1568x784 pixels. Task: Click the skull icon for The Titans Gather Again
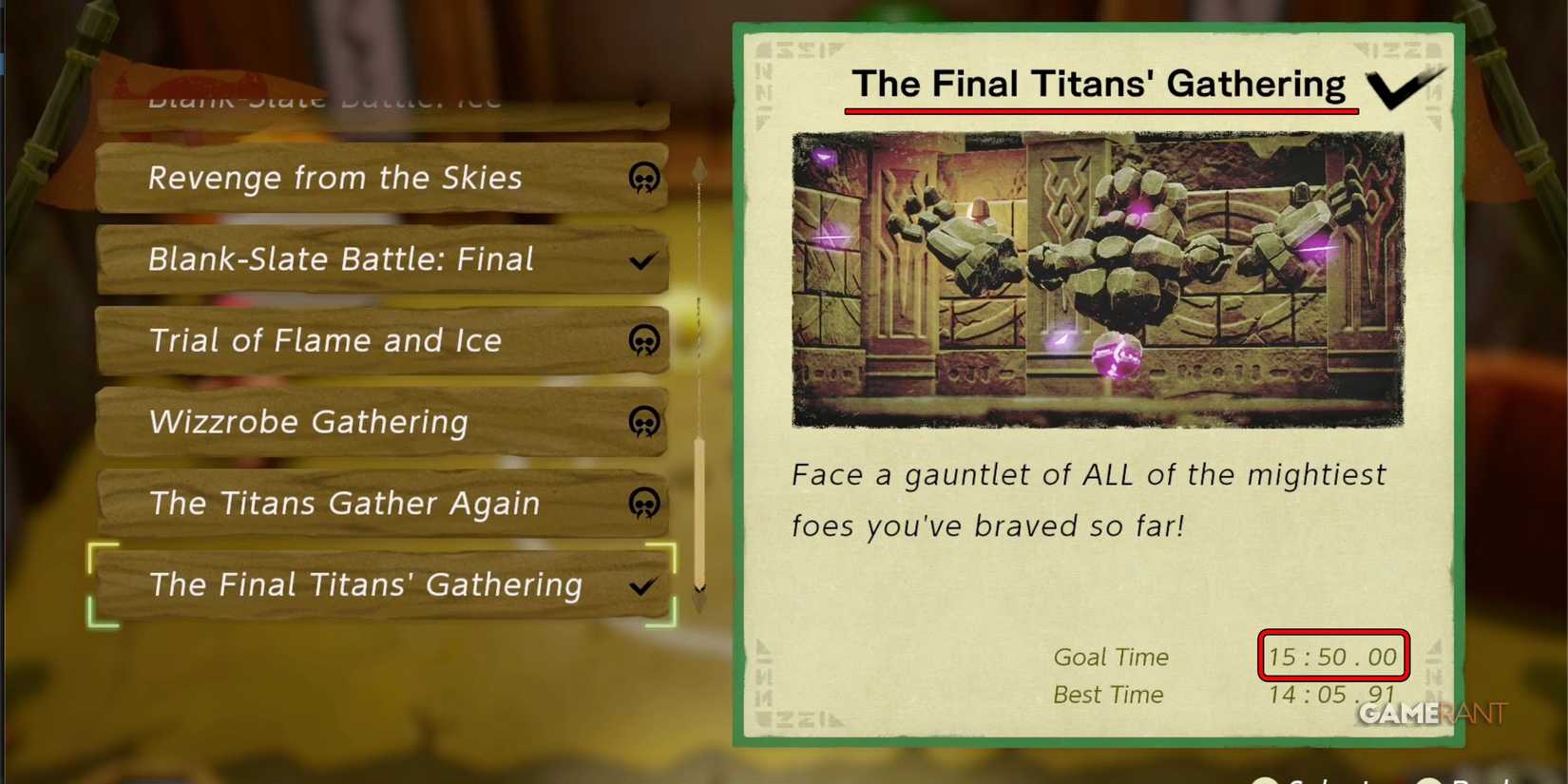(x=645, y=505)
